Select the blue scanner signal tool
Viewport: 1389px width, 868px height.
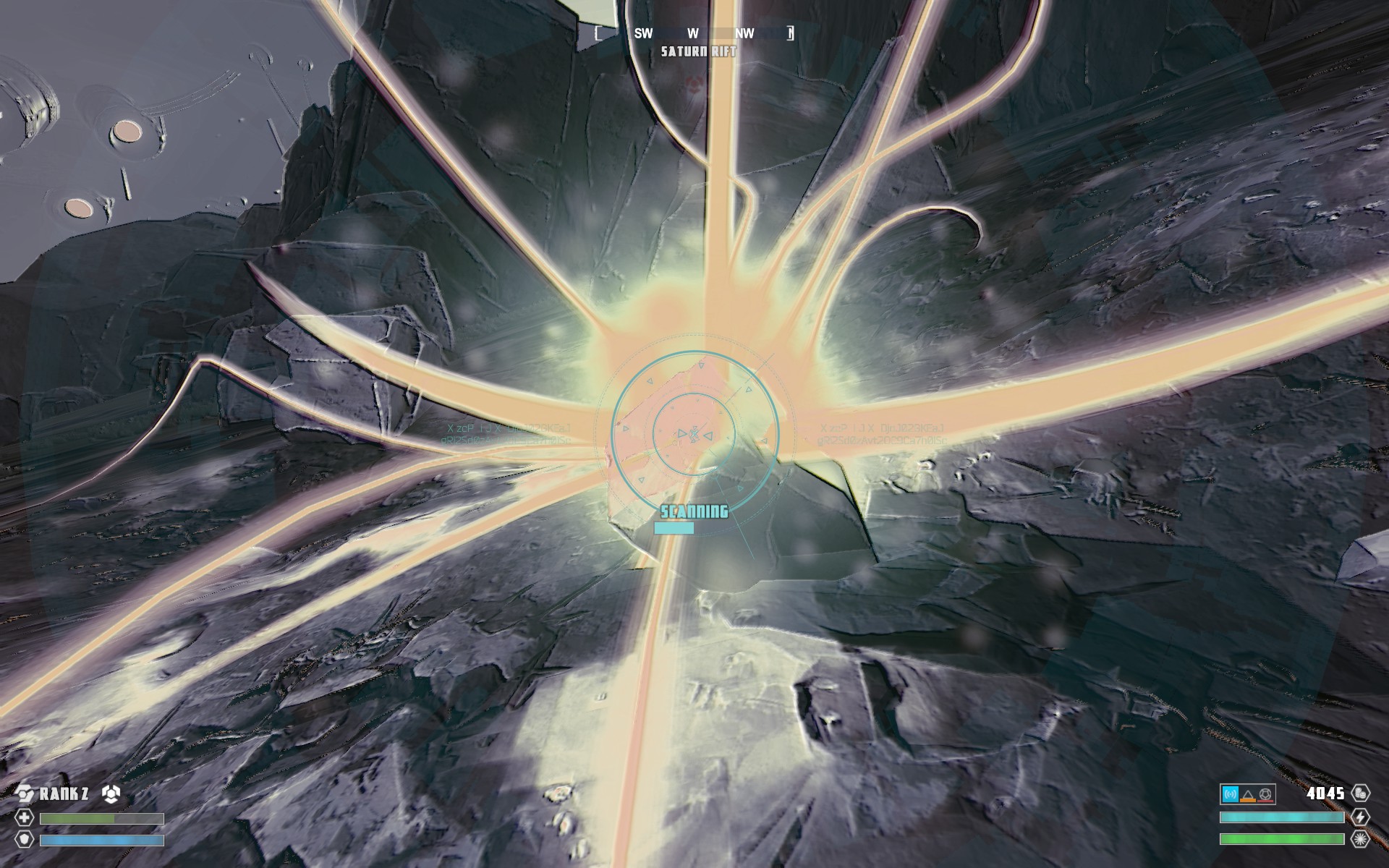pos(1230,794)
